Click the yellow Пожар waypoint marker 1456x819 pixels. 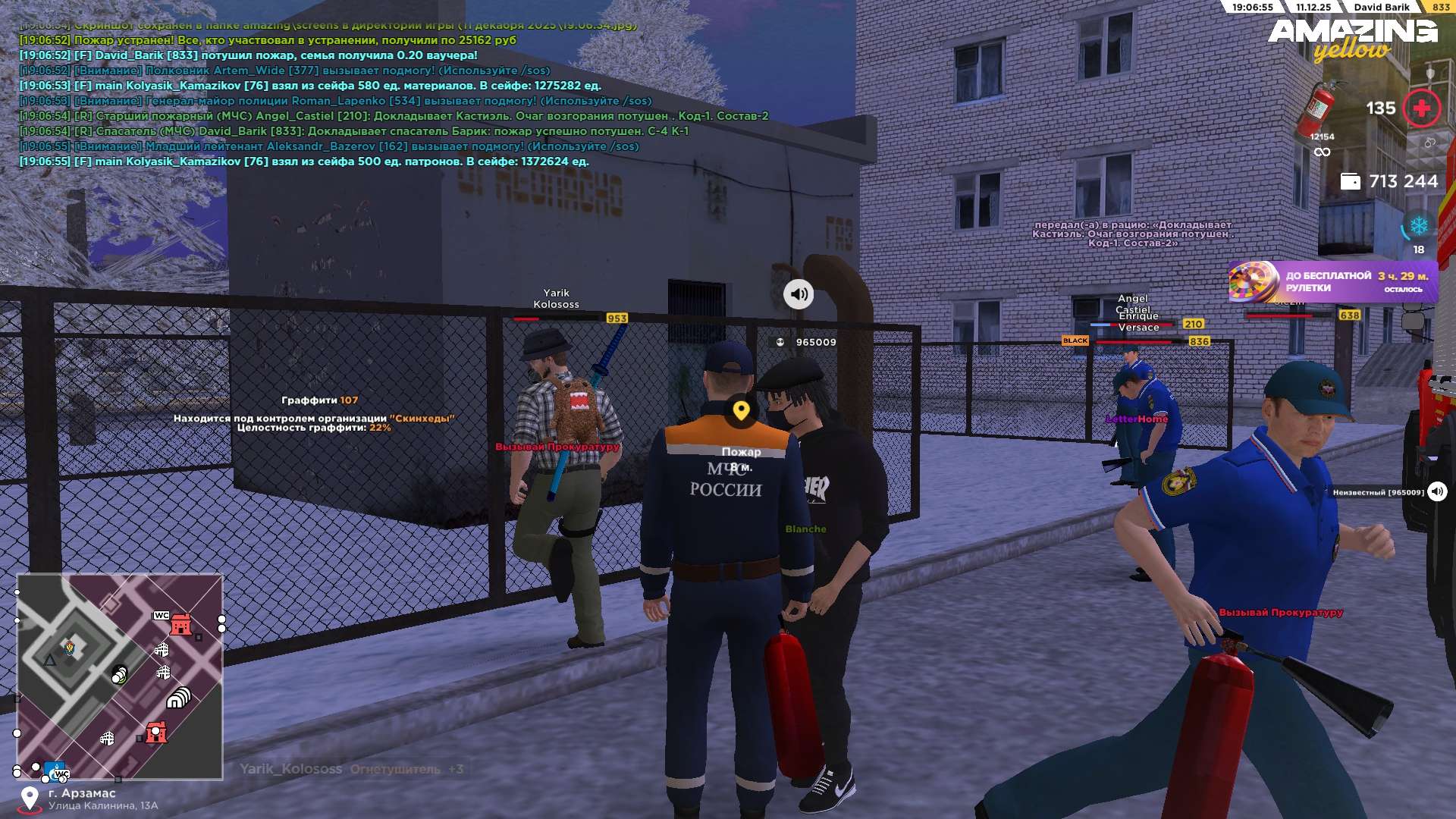tap(741, 411)
